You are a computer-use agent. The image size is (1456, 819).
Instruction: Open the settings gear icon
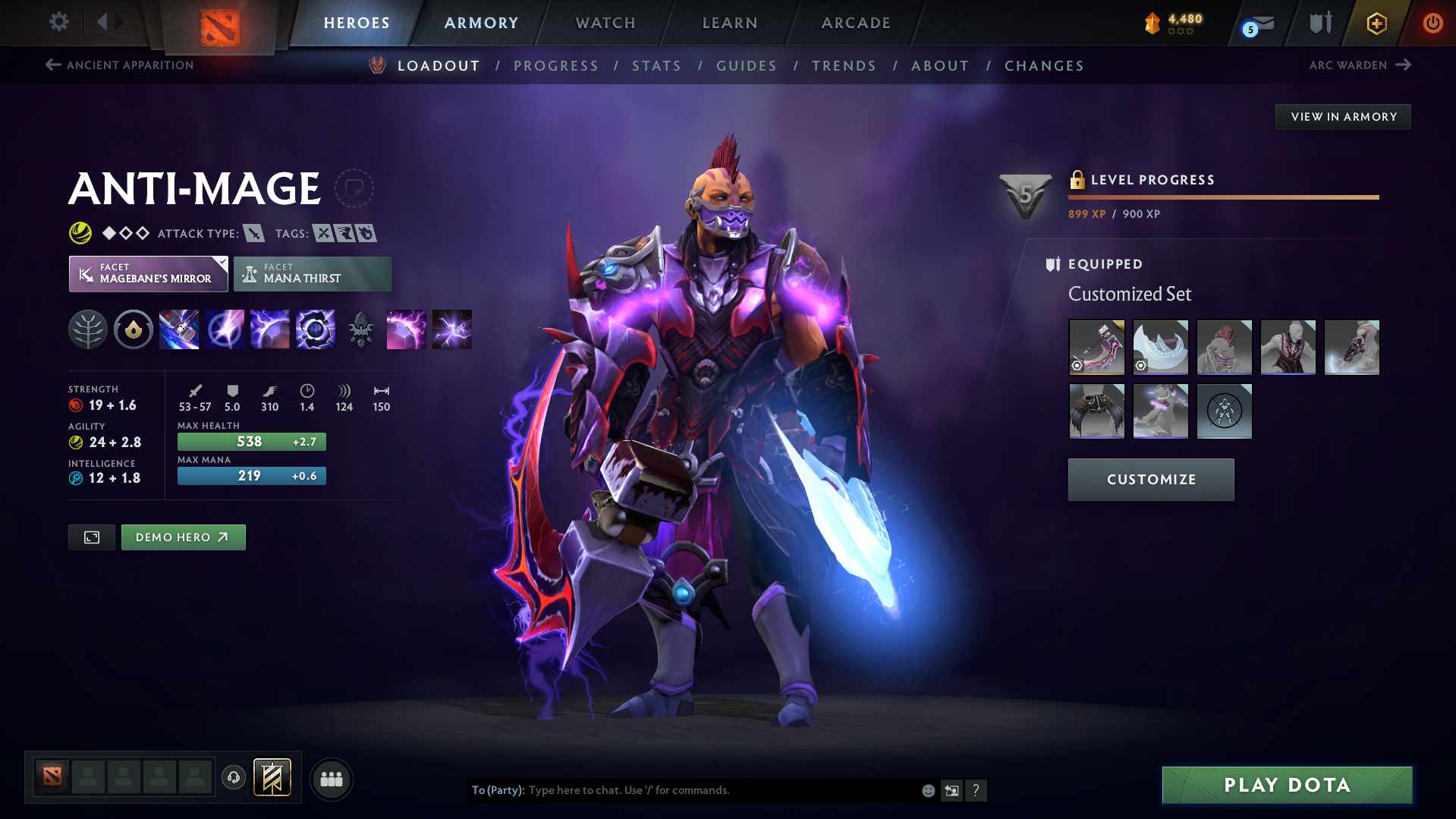click(x=59, y=23)
